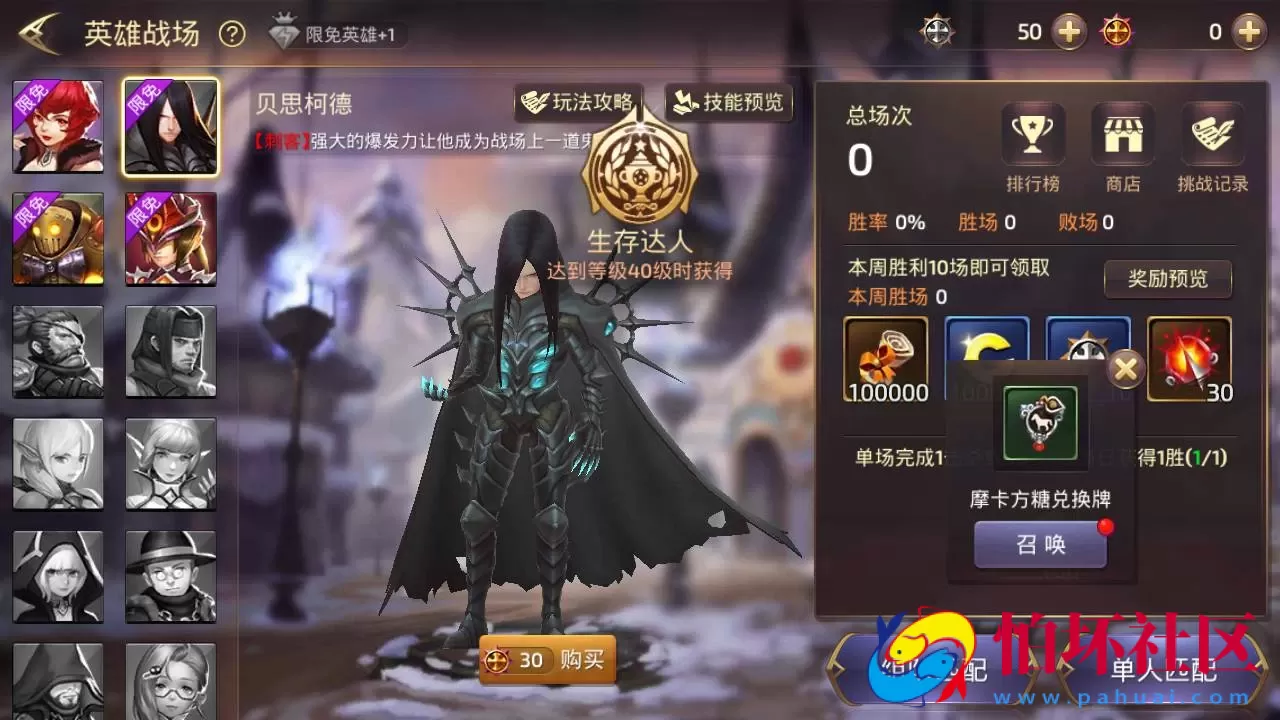Open 技能预览 skill preview
Screen dimensions: 1280x720
pos(730,101)
